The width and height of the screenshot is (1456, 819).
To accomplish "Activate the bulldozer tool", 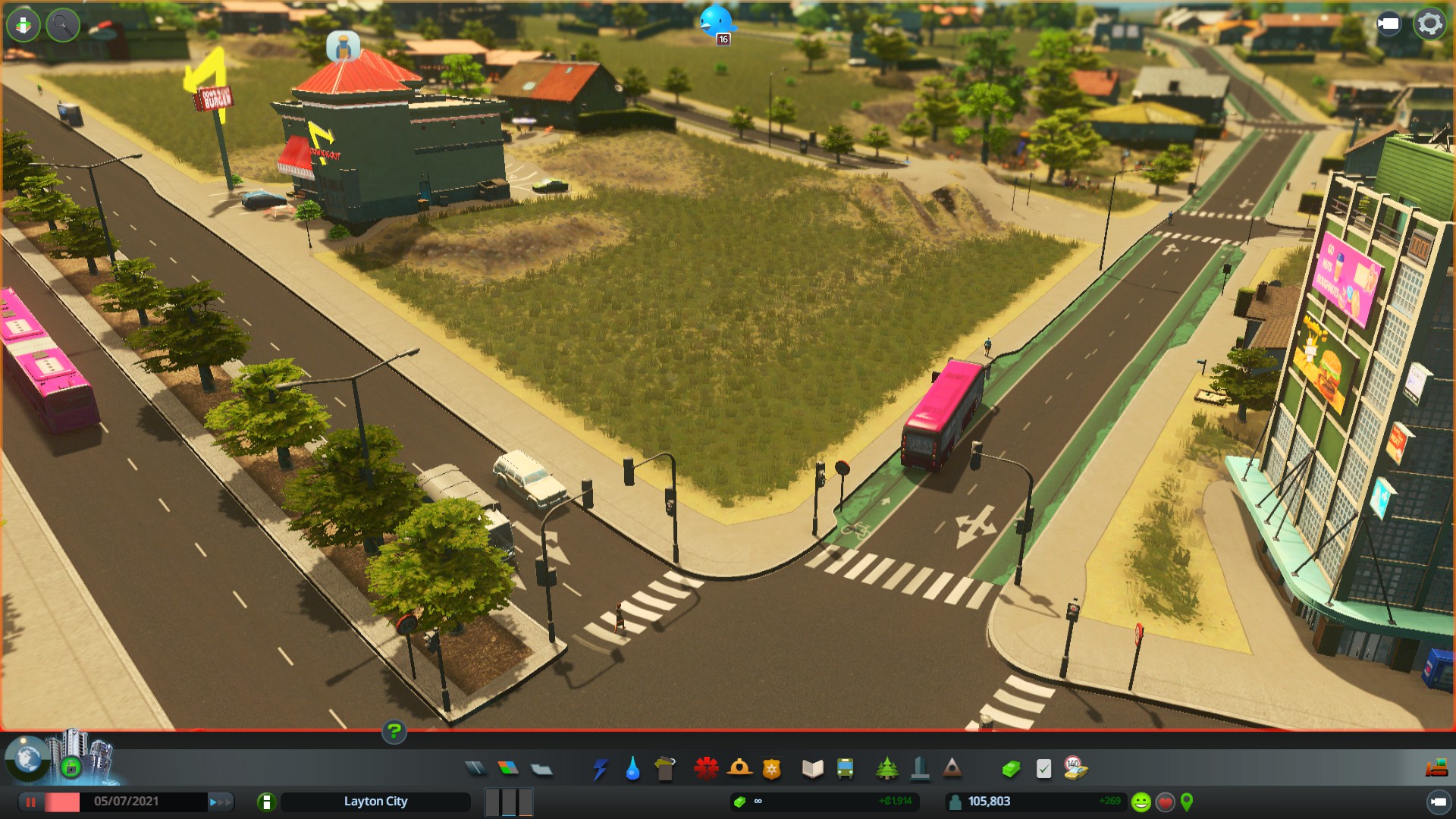I will click(1436, 769).
